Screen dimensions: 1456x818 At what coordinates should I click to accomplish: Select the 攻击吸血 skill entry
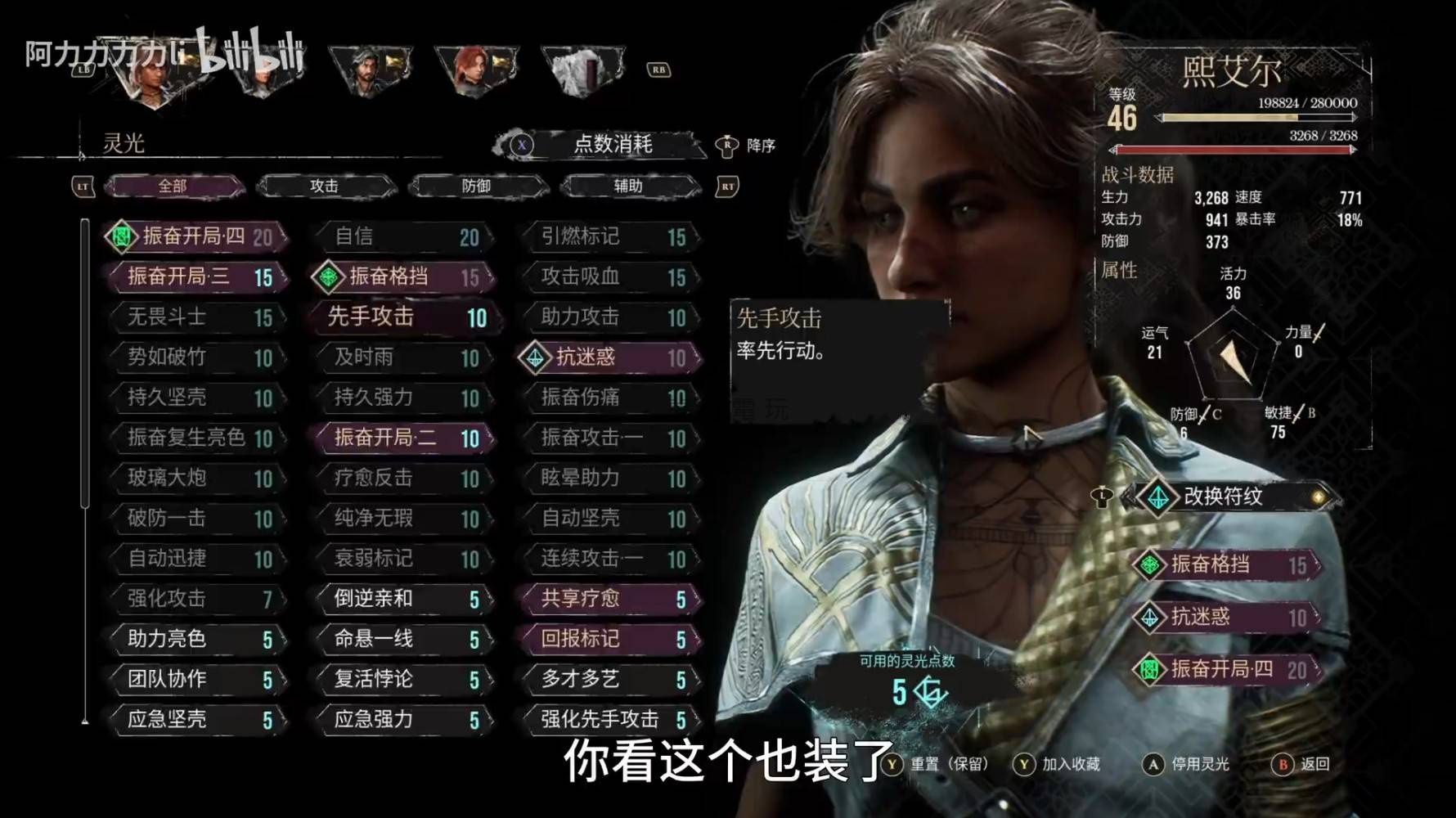tap(610, 277)
